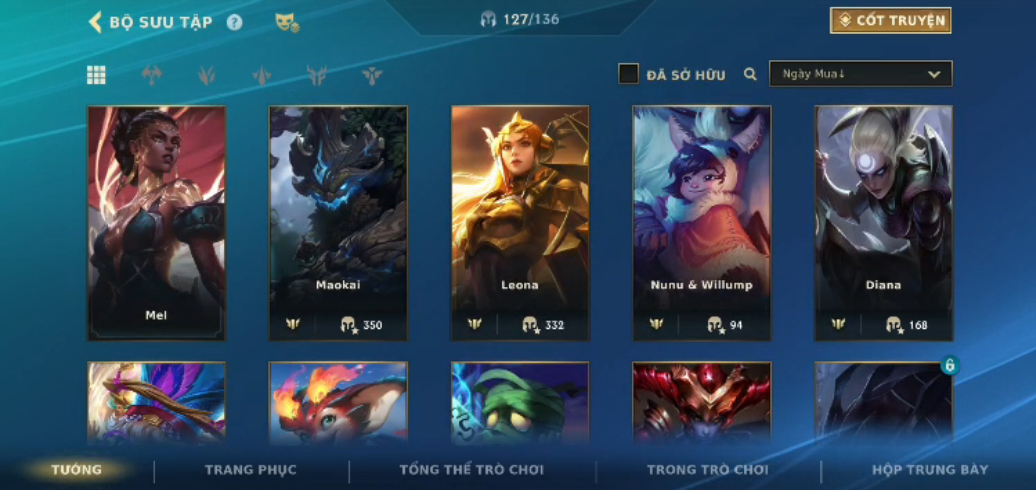Toggle the Đã Sở Hữu checkbox
Viewport: 1036px width, 490px height.
coord(628,74)
